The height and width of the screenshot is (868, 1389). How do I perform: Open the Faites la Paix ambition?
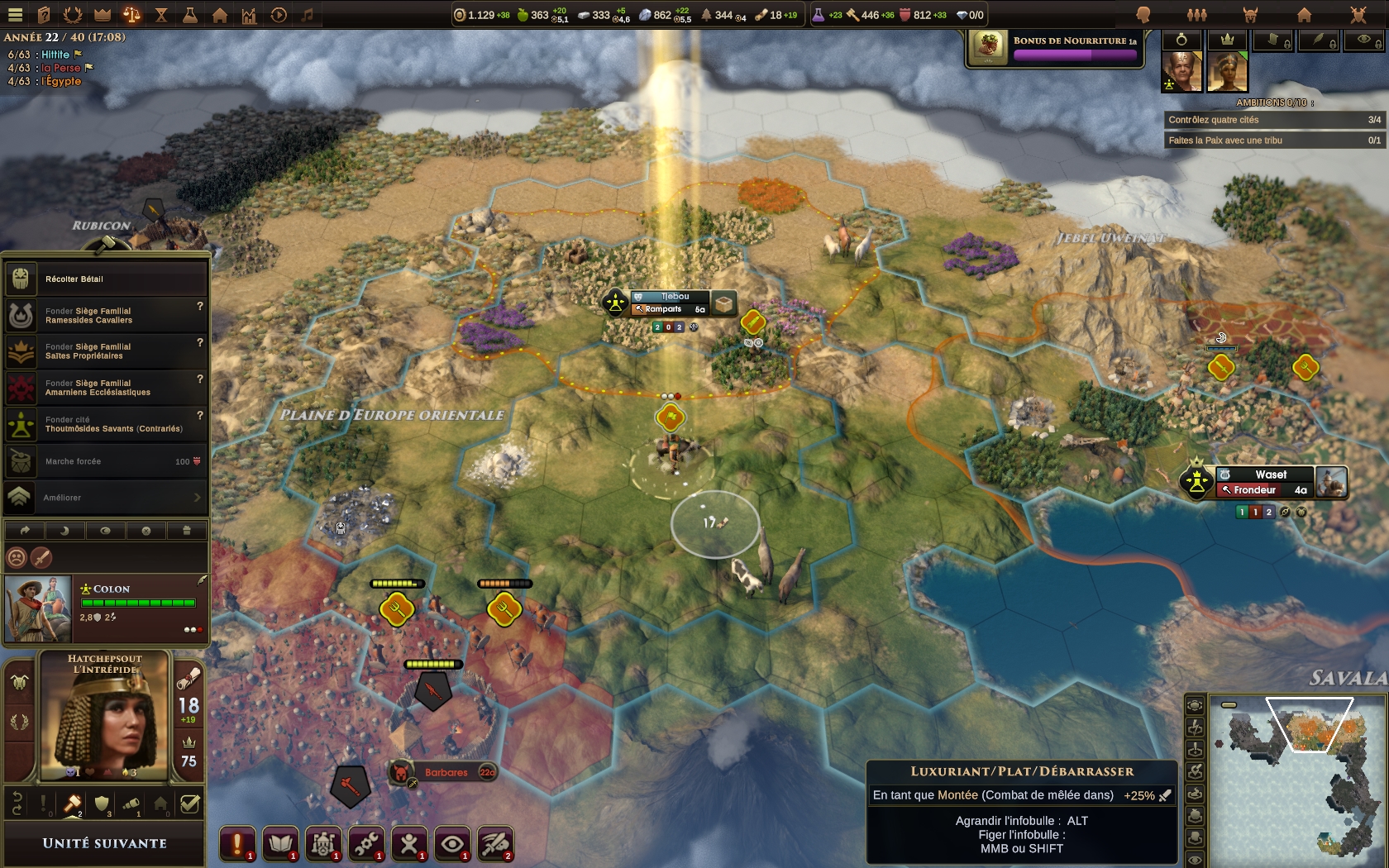1273,141
